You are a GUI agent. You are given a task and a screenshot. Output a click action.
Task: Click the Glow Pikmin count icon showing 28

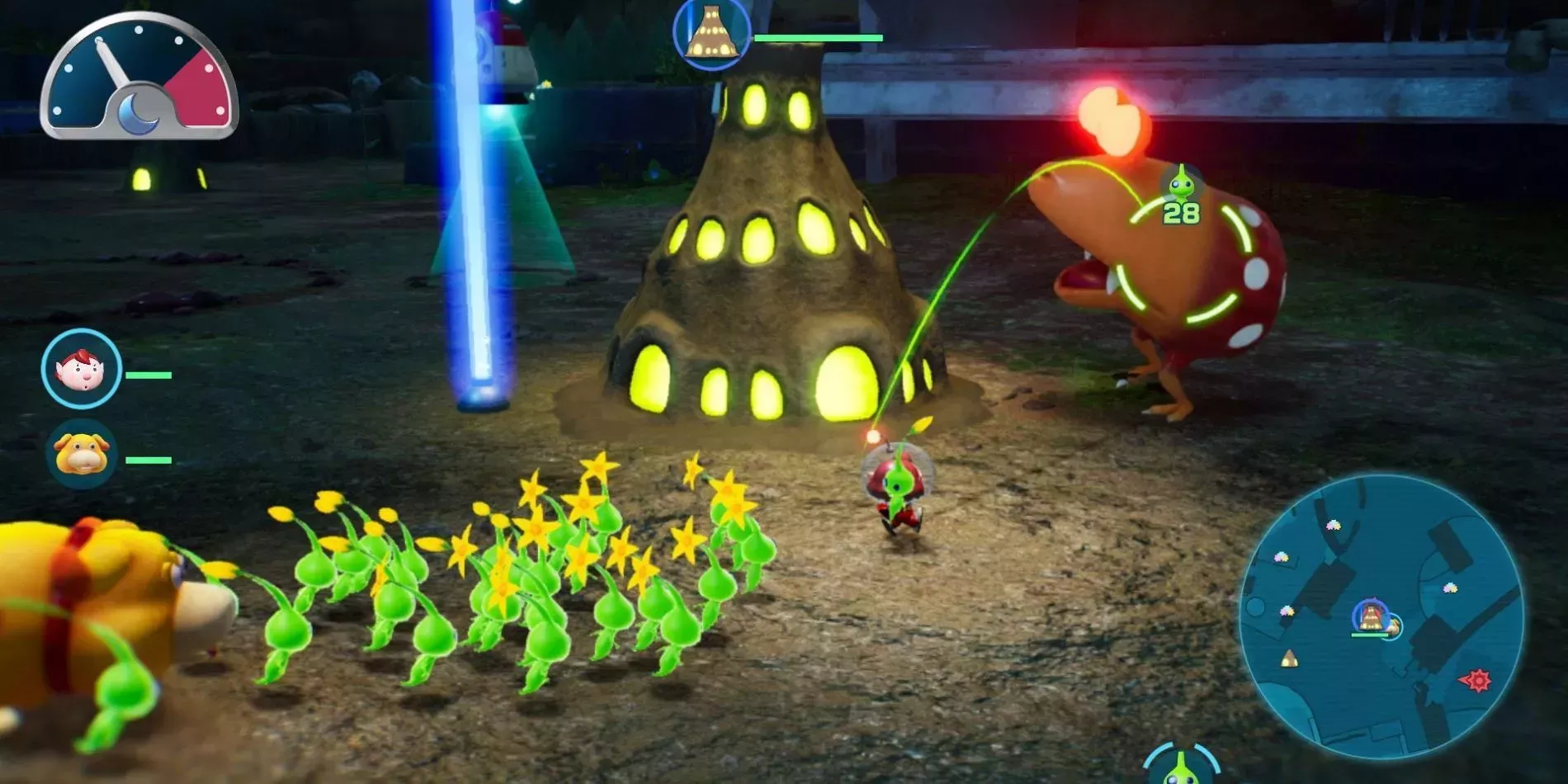click(1181, 195)
